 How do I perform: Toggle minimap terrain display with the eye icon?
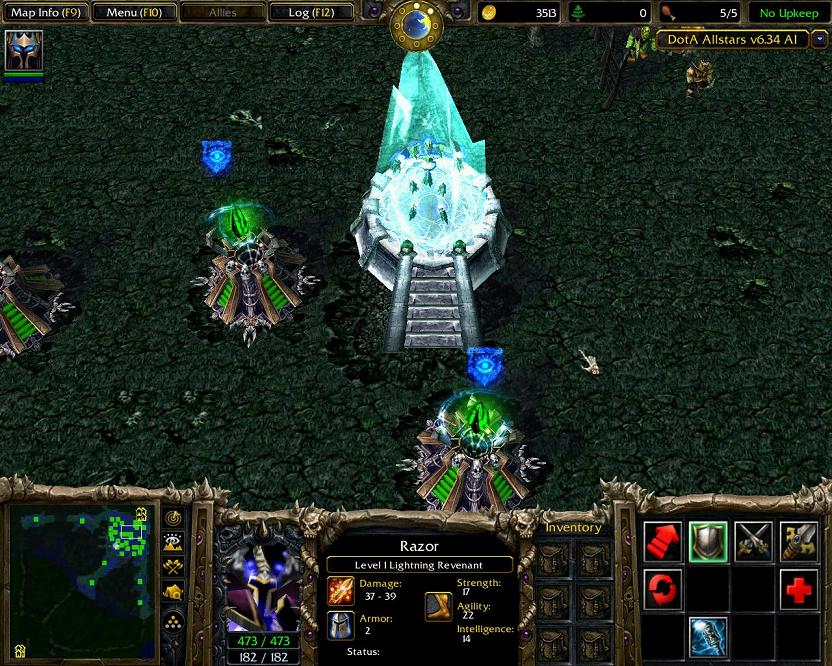point(174,543)
